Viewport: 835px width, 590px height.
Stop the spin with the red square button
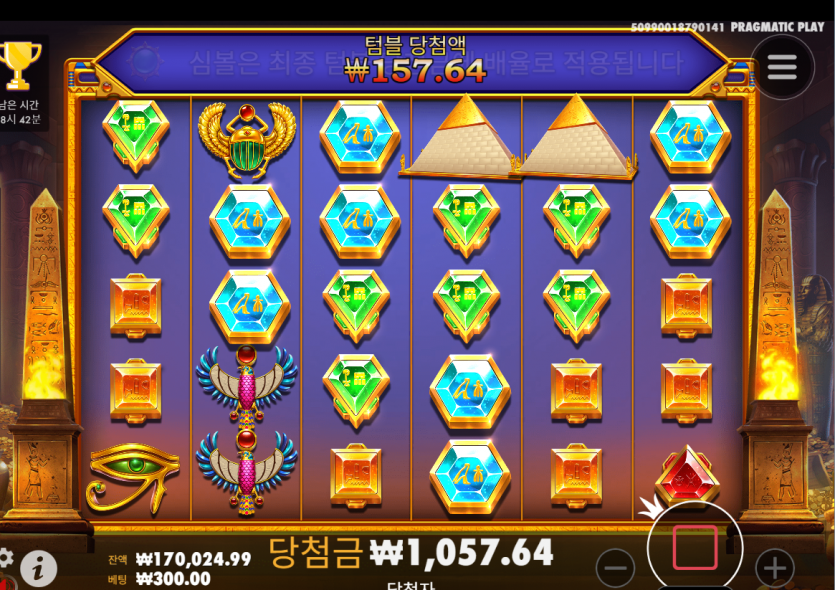[x=694, y=548]
